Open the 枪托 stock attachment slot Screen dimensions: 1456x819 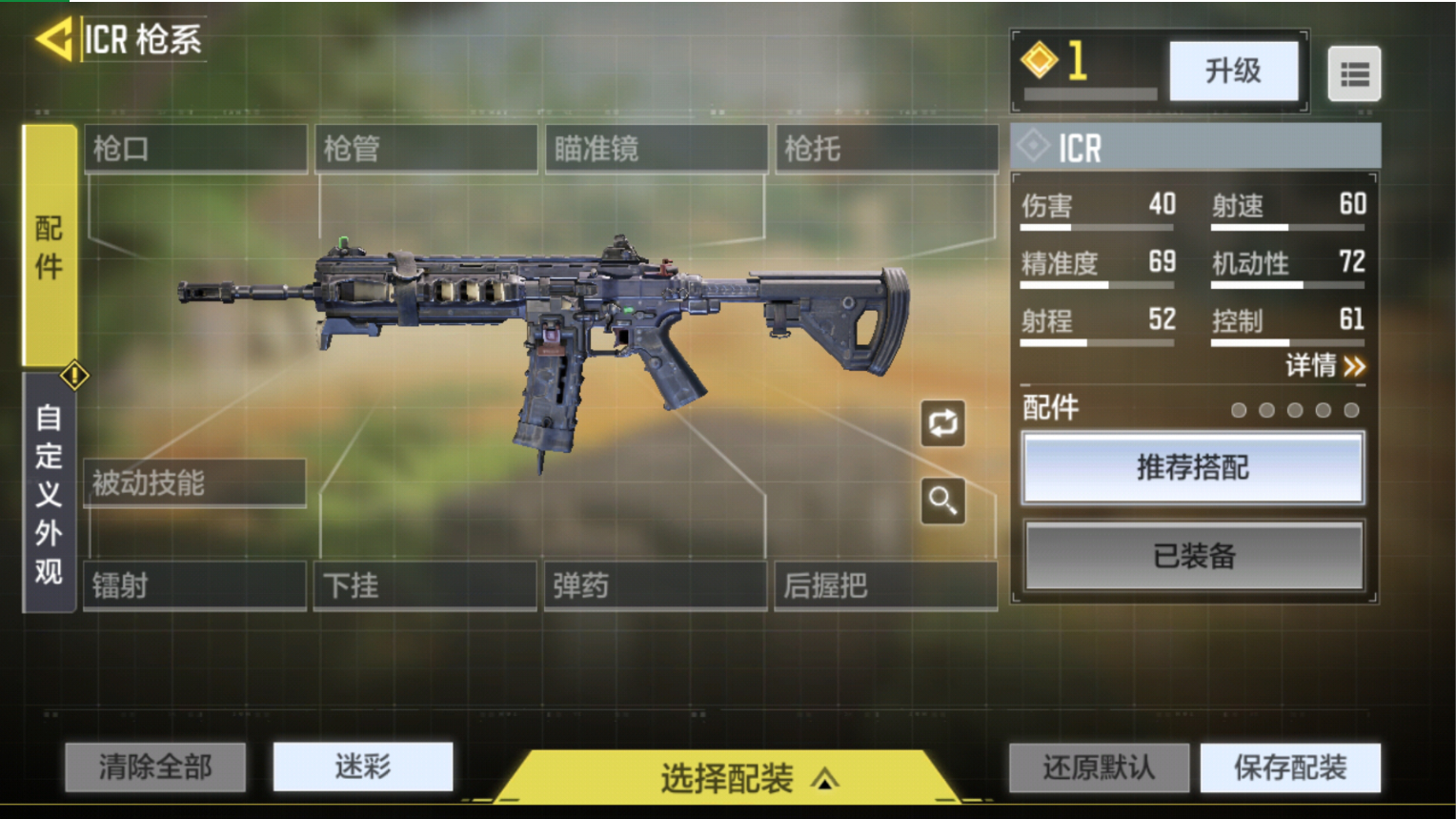886,148
